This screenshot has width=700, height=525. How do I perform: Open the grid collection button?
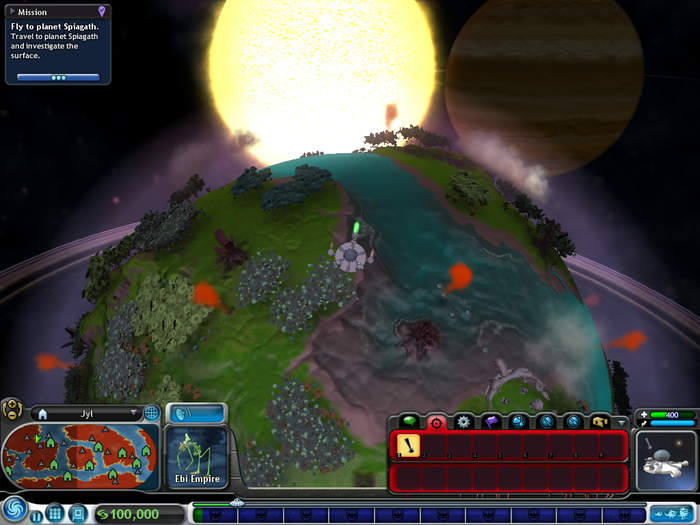(56, 514)
